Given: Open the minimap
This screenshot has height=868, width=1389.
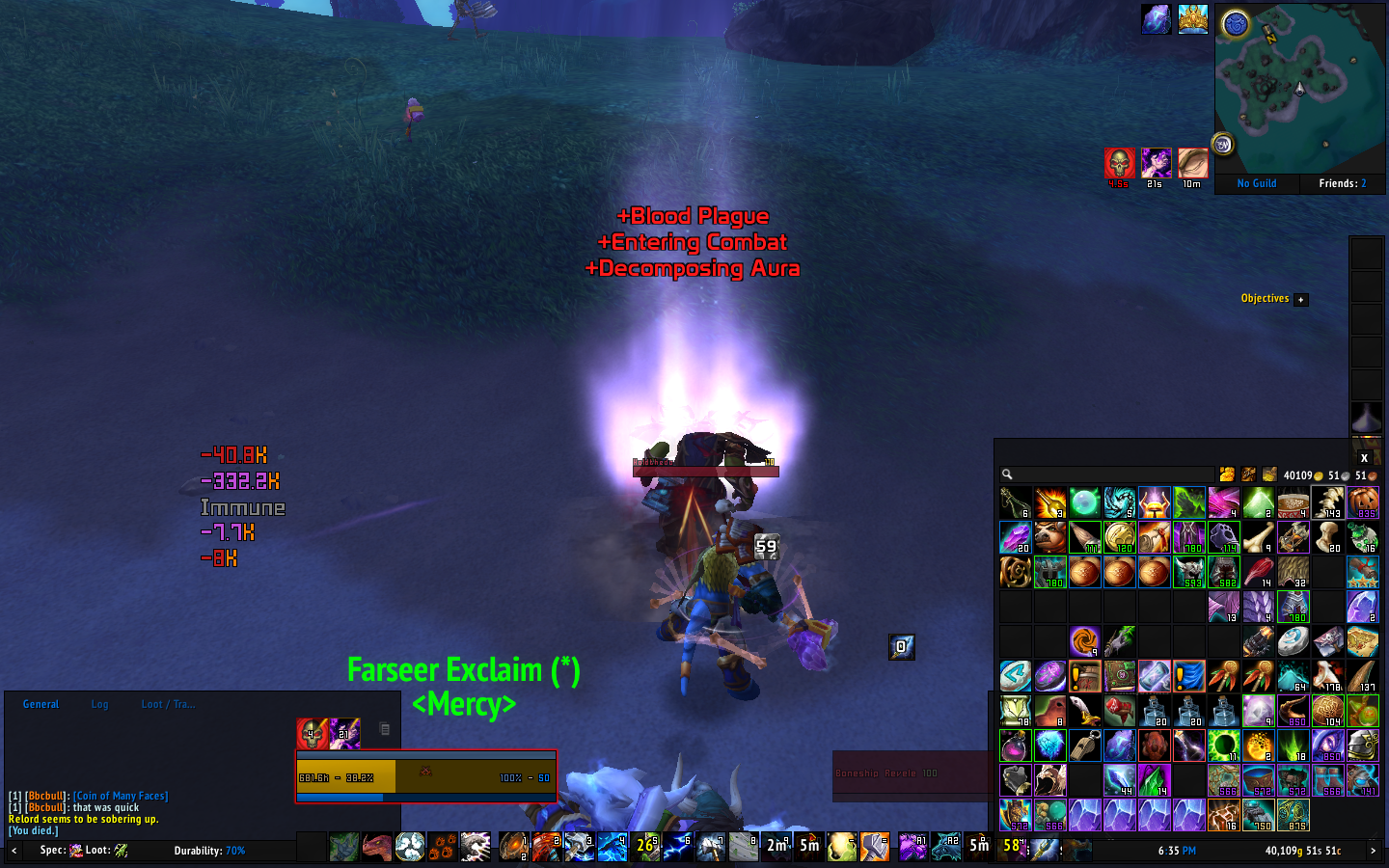Looking at the screenshot, I should [x=1299, y=89].
